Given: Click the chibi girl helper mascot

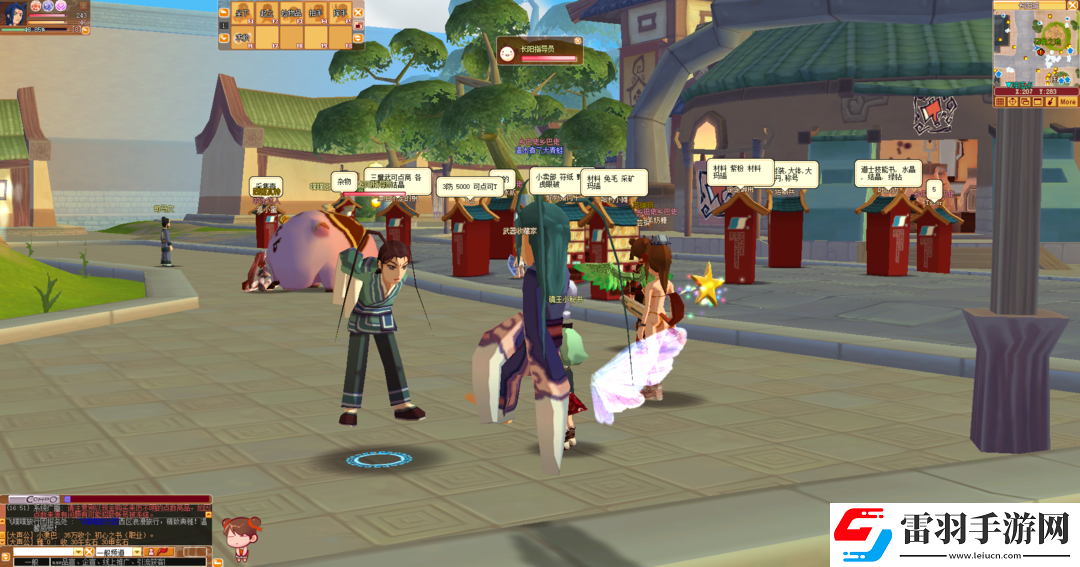Looking at the screenshot, I should 237,538.
